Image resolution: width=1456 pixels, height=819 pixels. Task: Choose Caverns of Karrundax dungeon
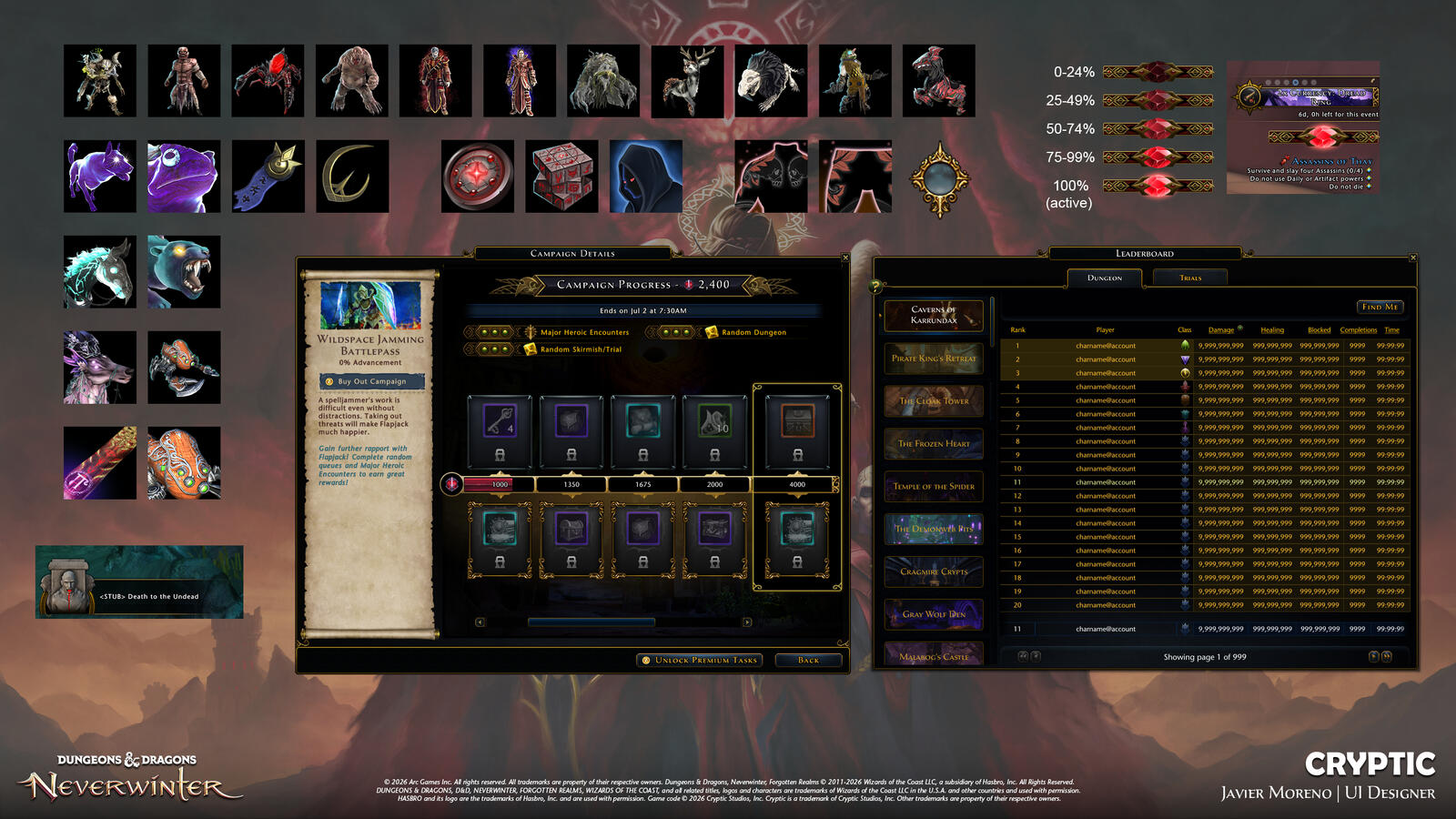934,315
